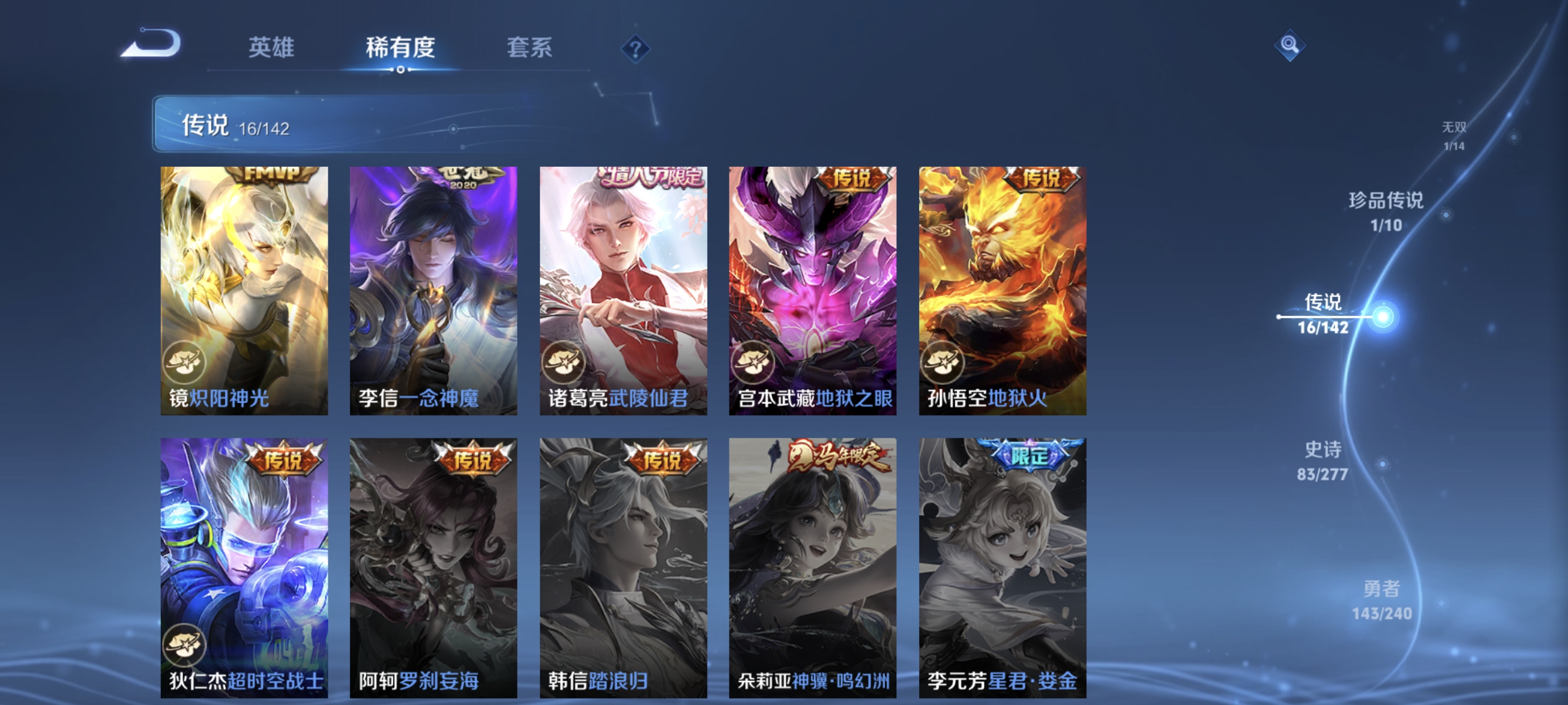This screenshot has height=705, width=1568.
Task: Open help using the question mark icon
Action: 635,48
